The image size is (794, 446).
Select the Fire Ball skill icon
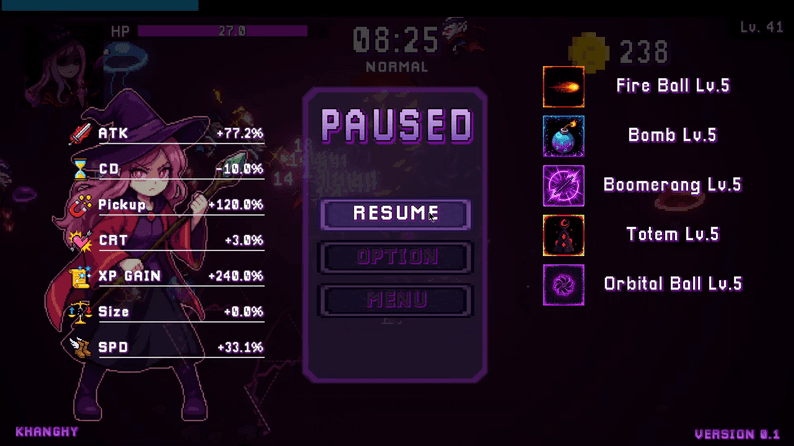(x=563, y=87)
